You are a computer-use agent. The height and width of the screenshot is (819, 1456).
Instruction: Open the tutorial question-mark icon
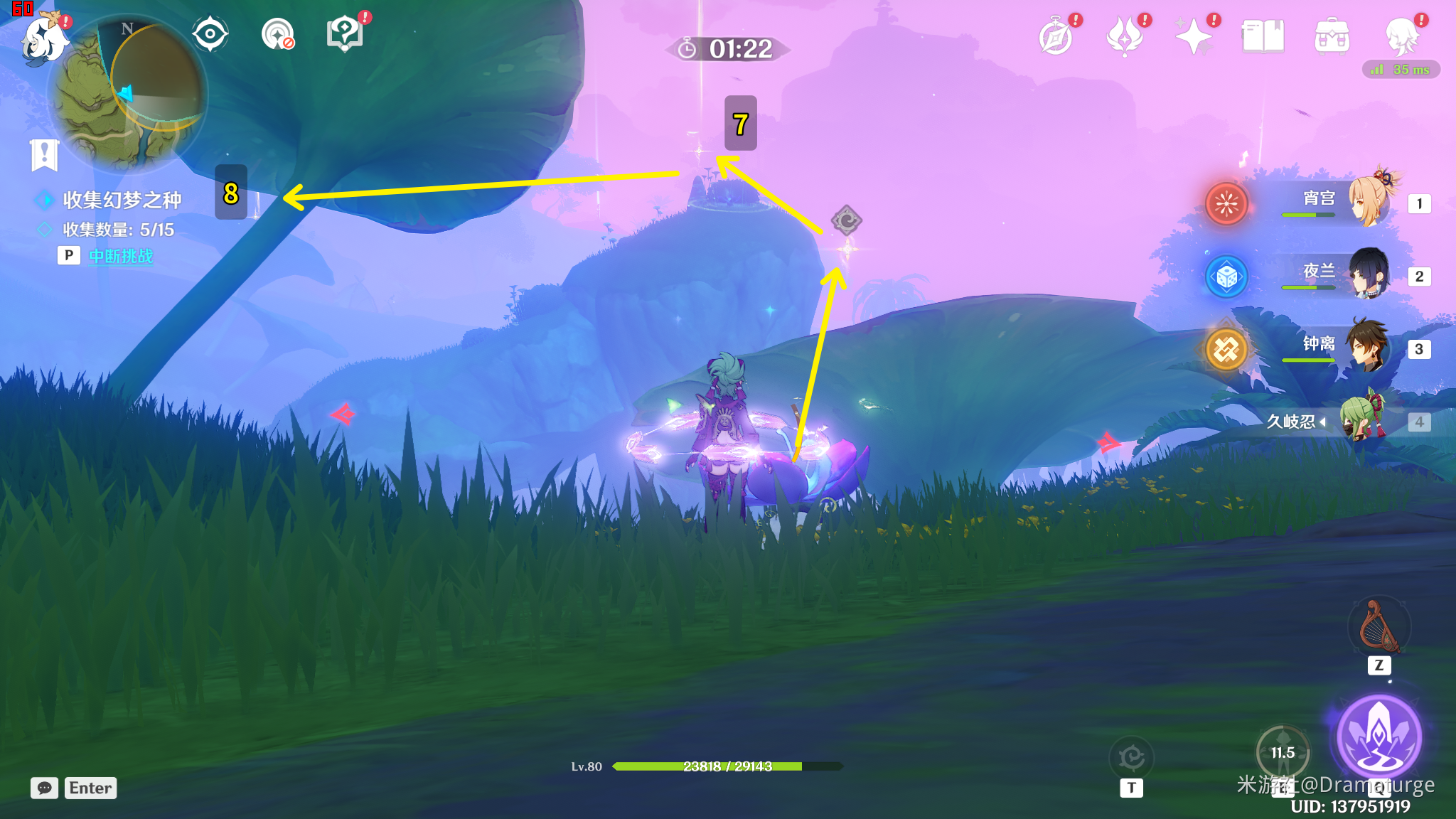(x=344, y=34)
